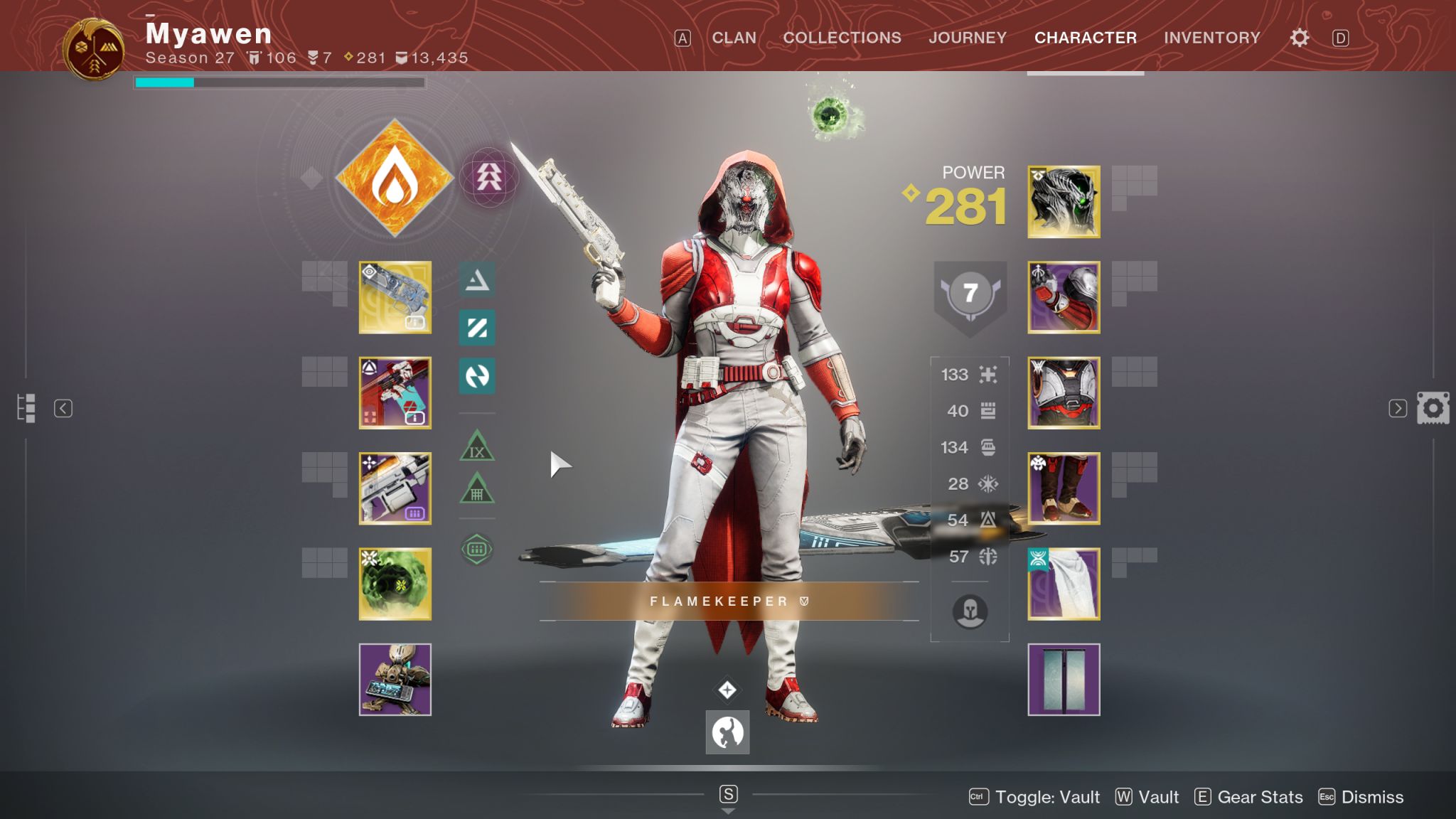
Task: Click the guardian rank 7 badge
Action: coord(970,293)
